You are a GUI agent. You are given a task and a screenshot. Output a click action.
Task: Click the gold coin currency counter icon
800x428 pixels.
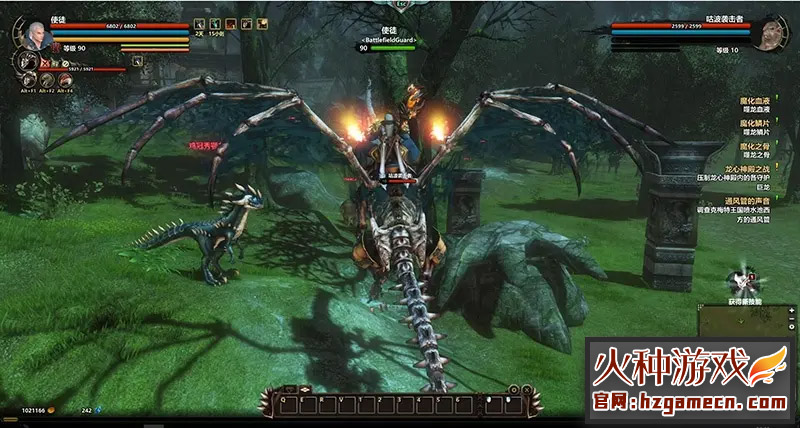tap(50, 410)
